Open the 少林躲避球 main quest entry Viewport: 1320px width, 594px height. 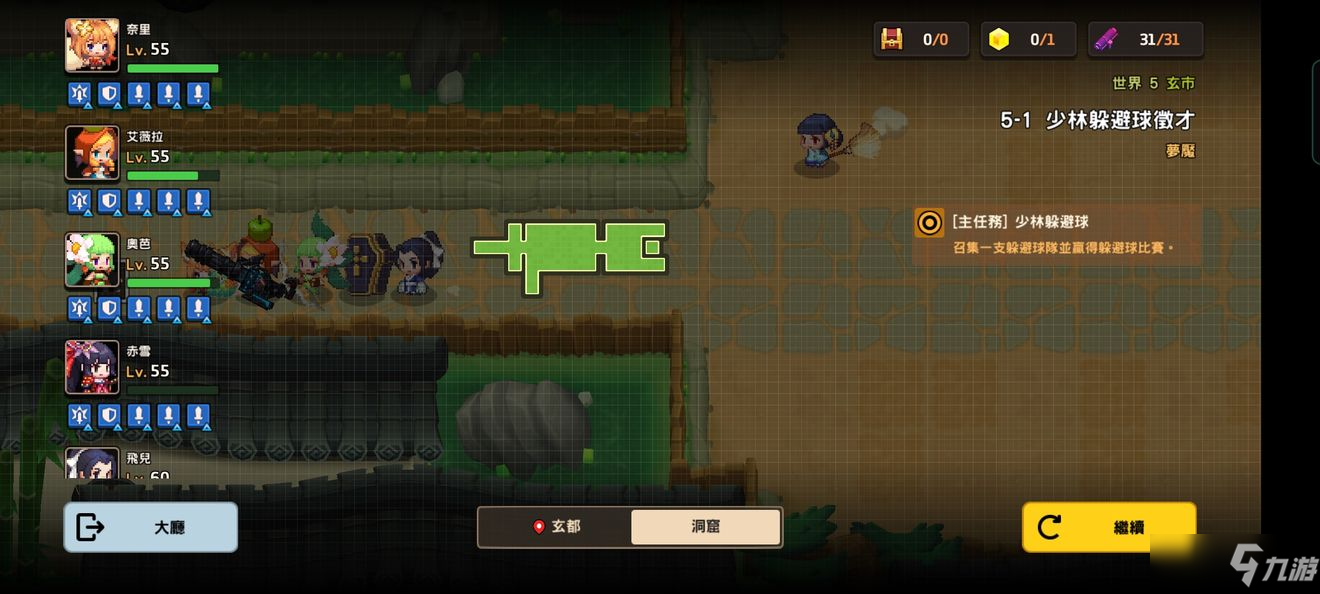pyautogui.click(x=1057, y=234)
